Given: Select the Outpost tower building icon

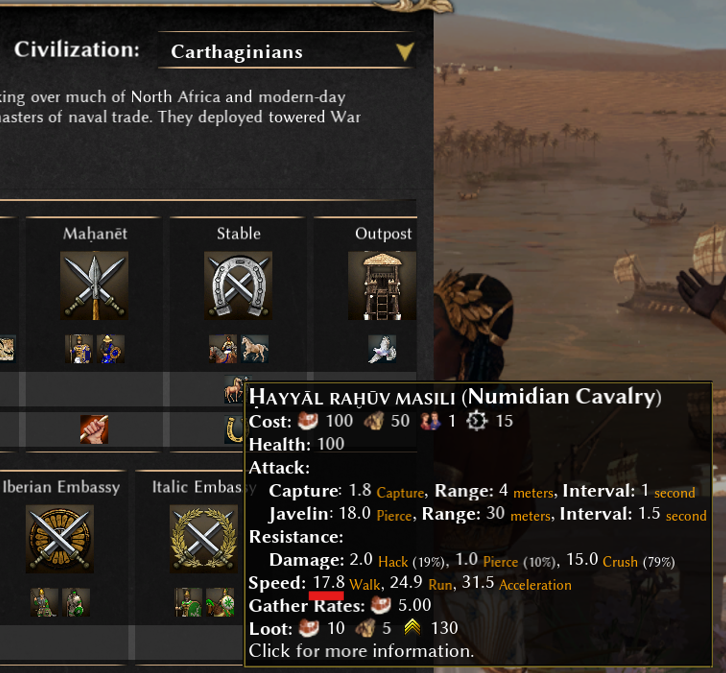Looking at the screenshot, I should [x=382, y=286].
